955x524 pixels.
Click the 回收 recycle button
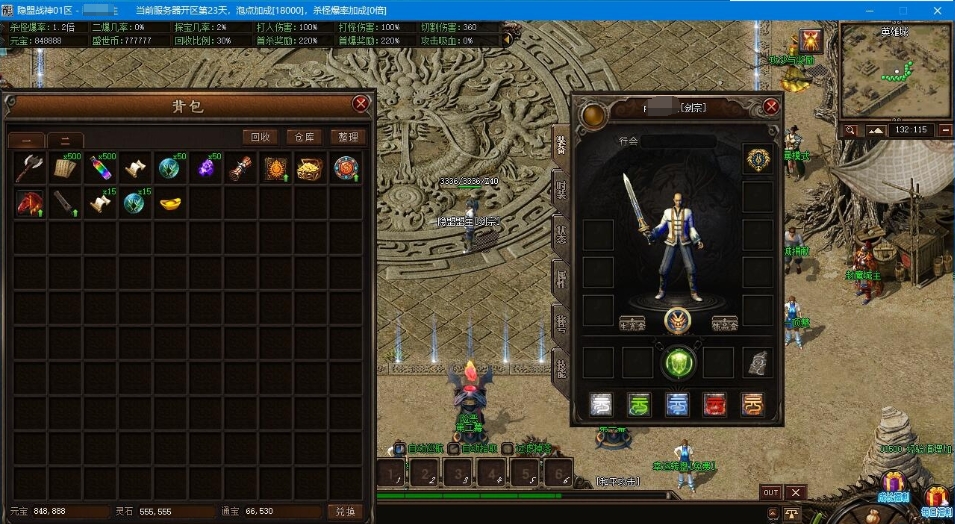click(259, 137)
